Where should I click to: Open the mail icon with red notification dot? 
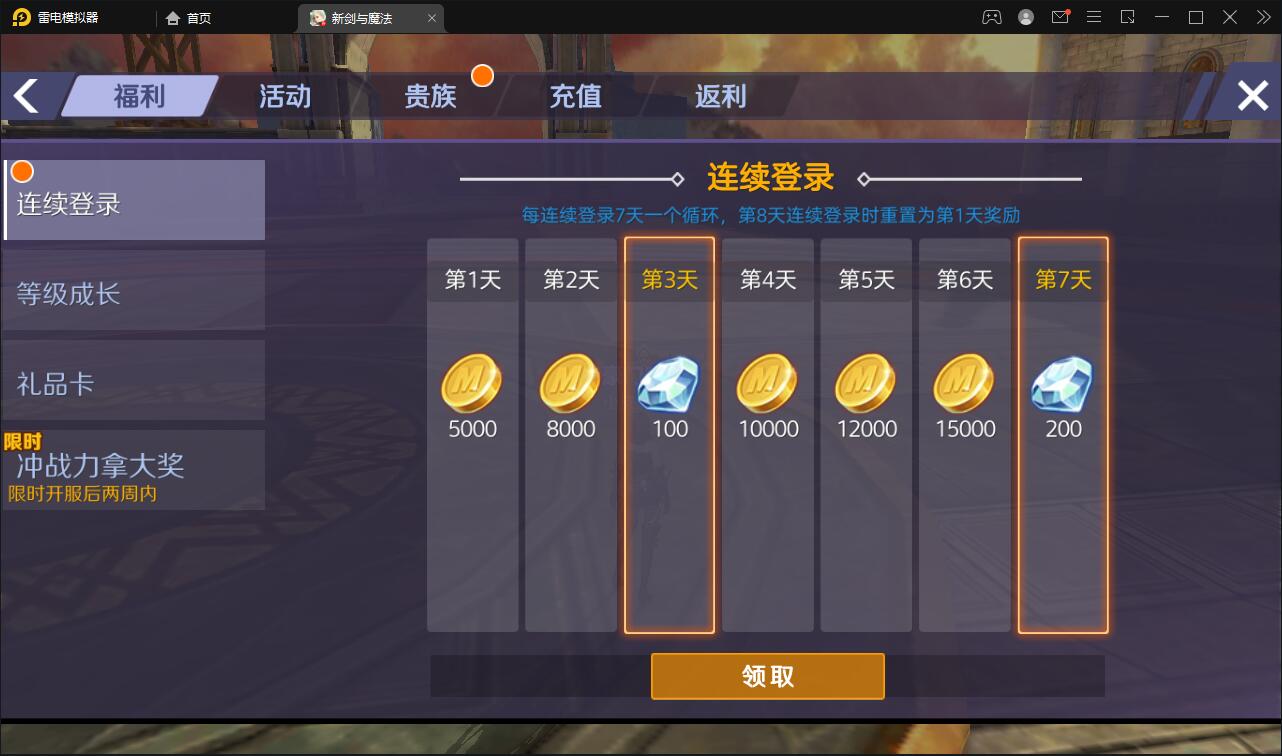1060,17
